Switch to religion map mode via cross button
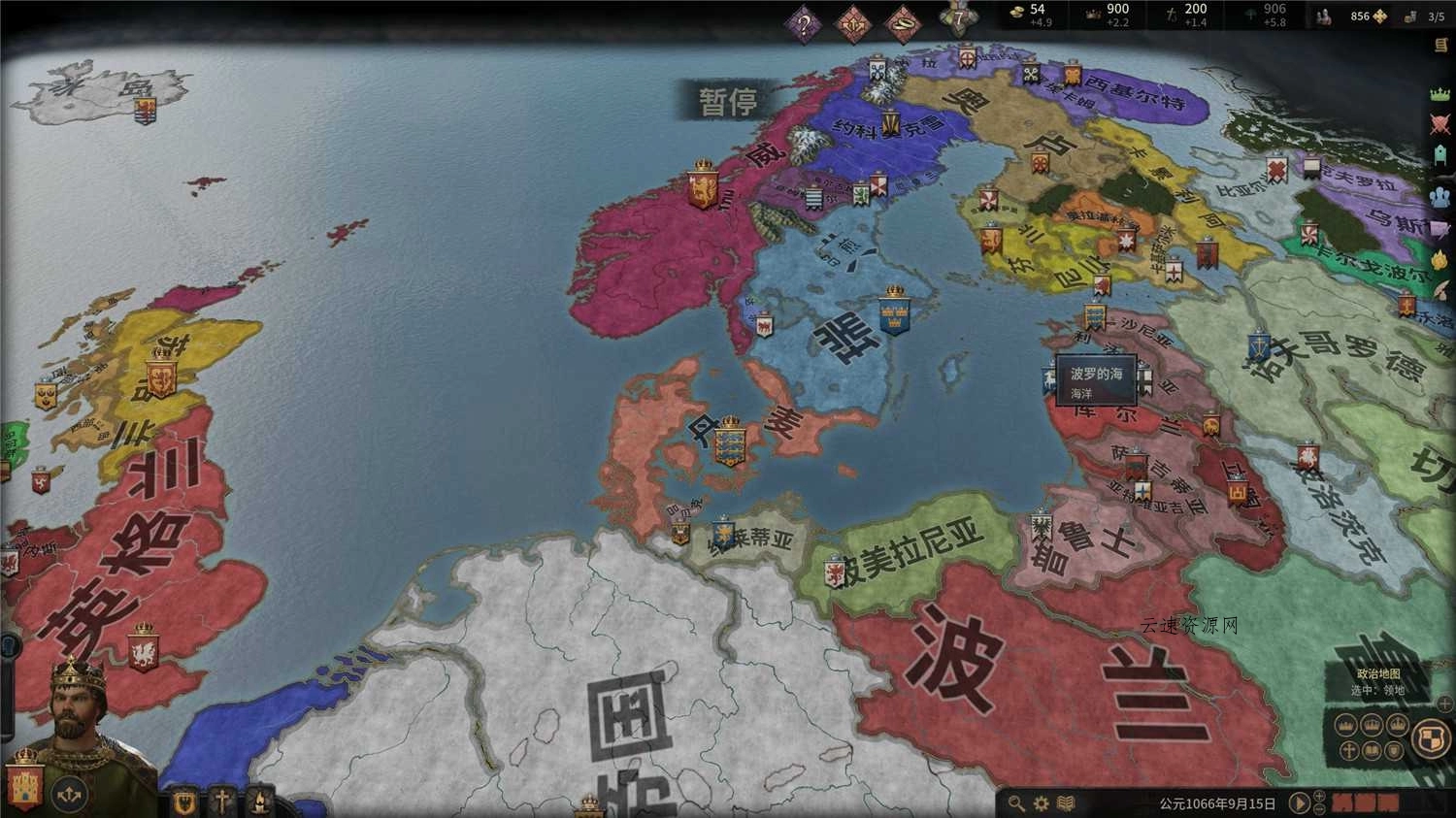The image size is (1456, 818). tap(1347, 749)
